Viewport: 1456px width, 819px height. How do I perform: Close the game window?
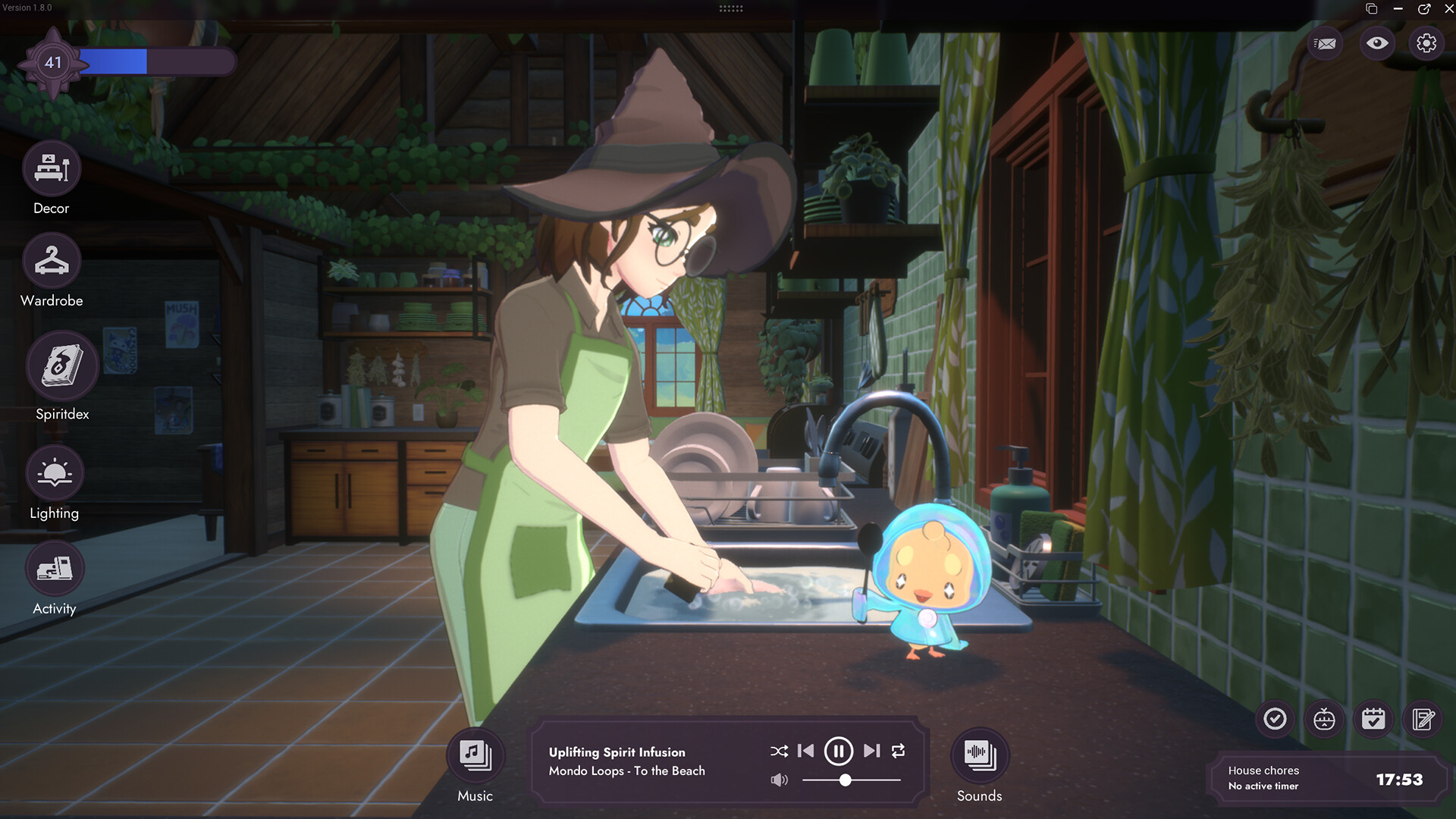click(x=1449, y=8)
